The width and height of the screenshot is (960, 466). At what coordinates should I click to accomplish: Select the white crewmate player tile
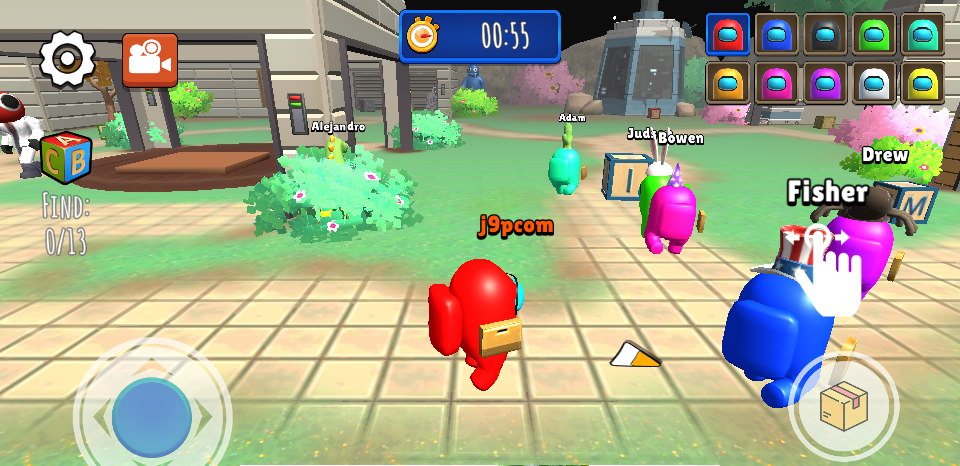(x=874, y=82)
